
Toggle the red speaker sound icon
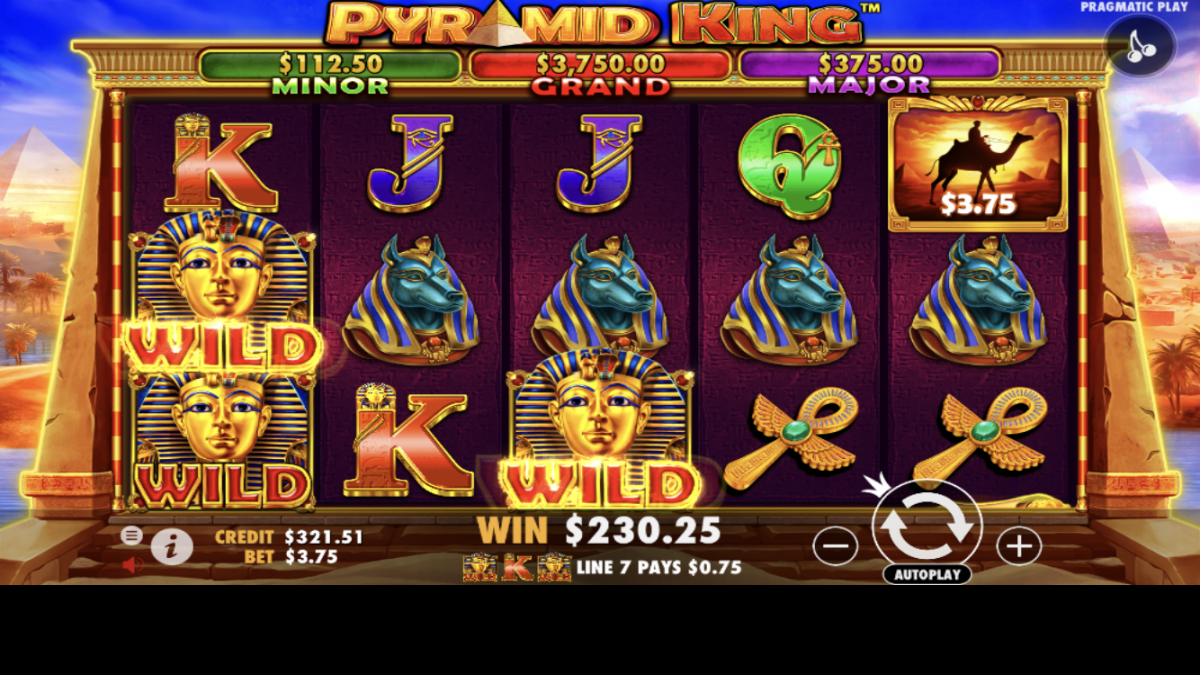click(x=132, y=565)
